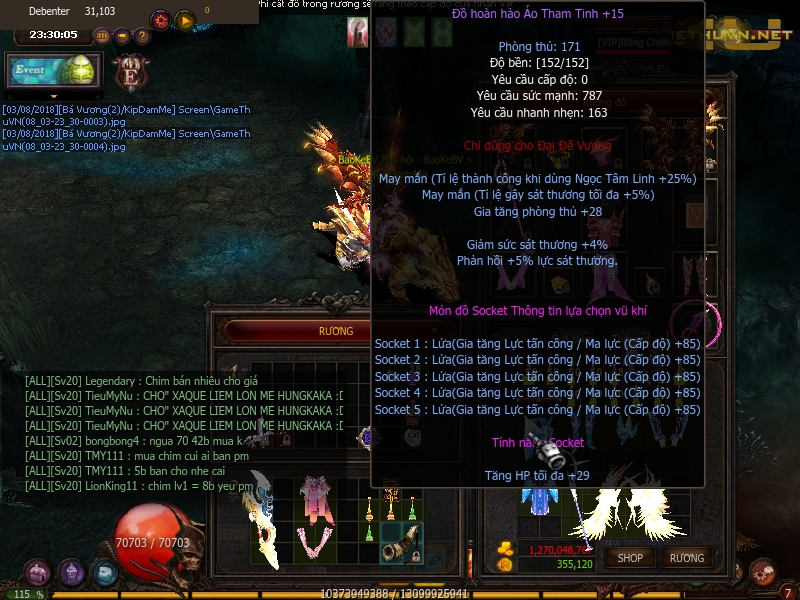The width and height of the screenshot is (800, 600).
Task: Click the RƯƠNG button beside SHOP
Action: (687, 558)
